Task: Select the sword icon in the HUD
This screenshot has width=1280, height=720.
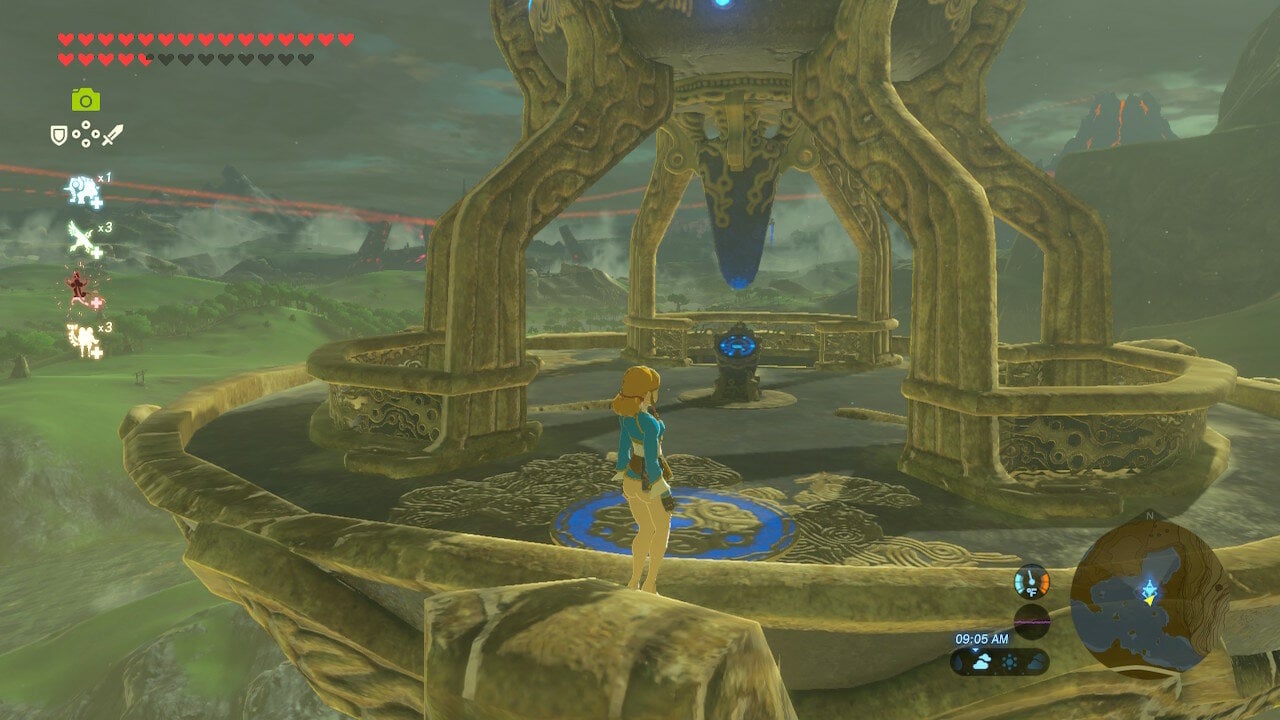Action: pos(112,135)
